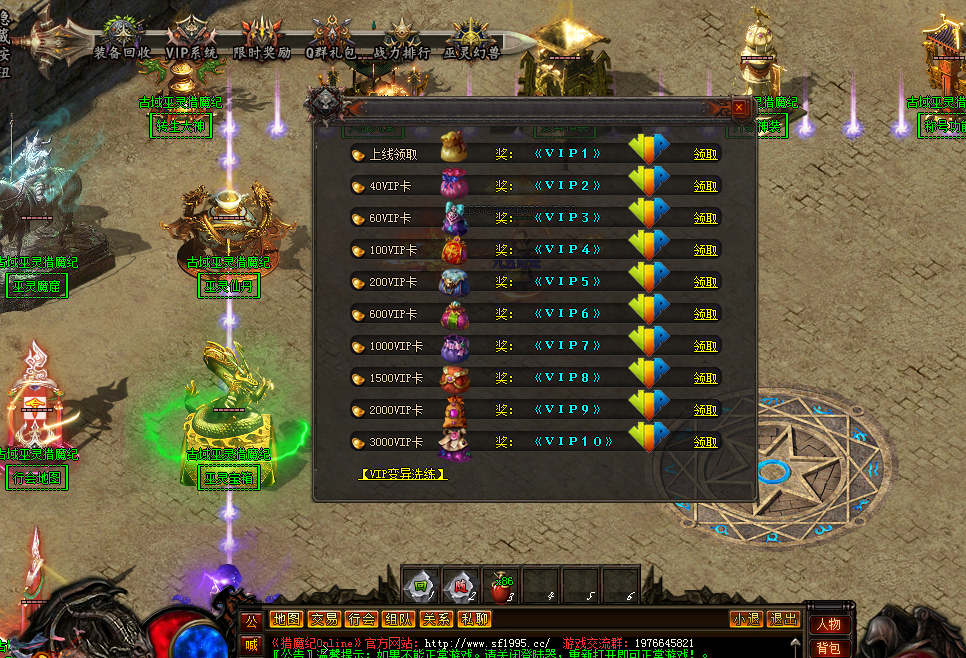The height and width of the screenshot is (658, 966).
Task: Open the VIP系统 menu
Action: pos(191,40)
